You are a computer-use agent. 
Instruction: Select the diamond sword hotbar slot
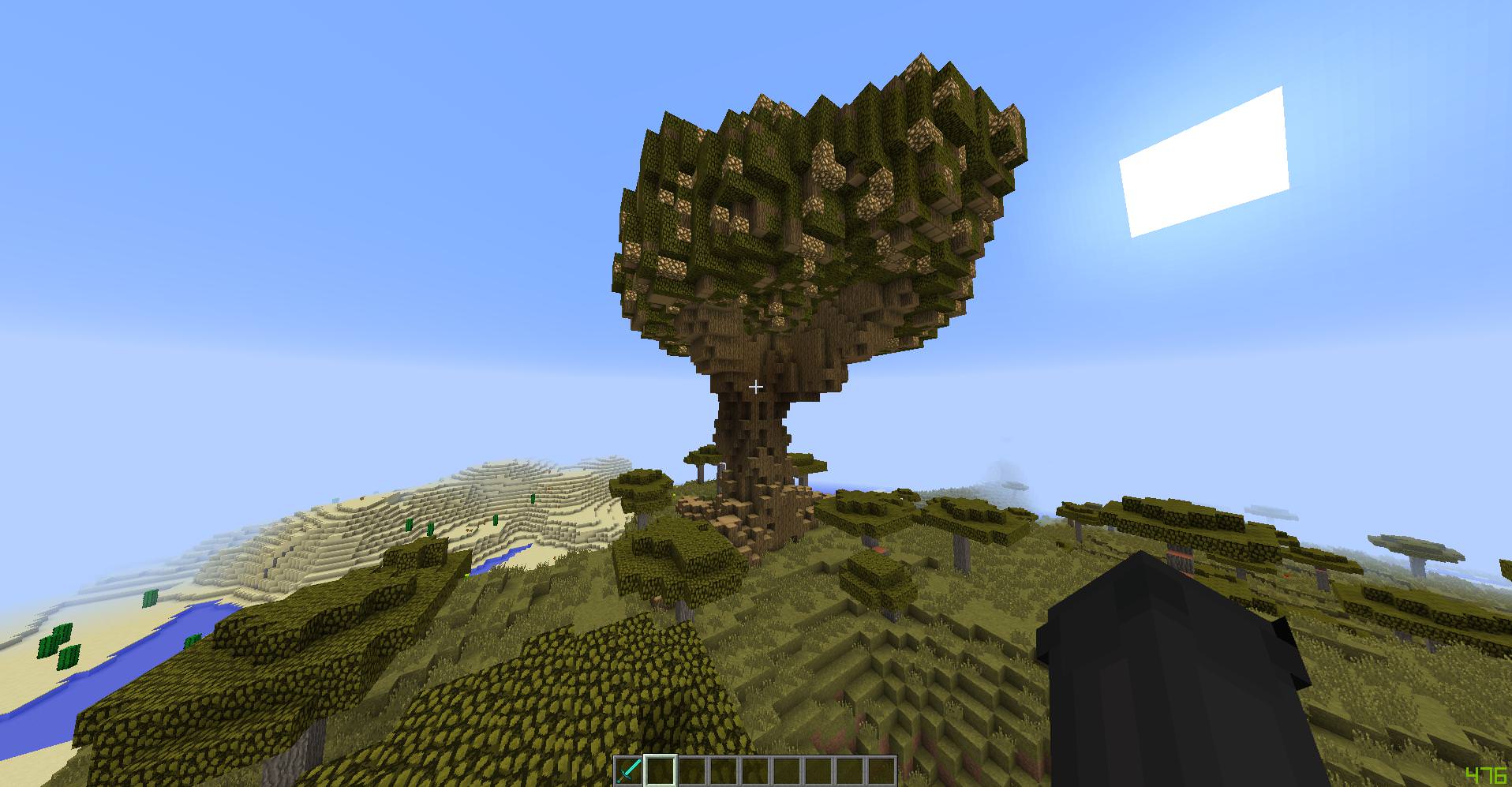(629, 770)
